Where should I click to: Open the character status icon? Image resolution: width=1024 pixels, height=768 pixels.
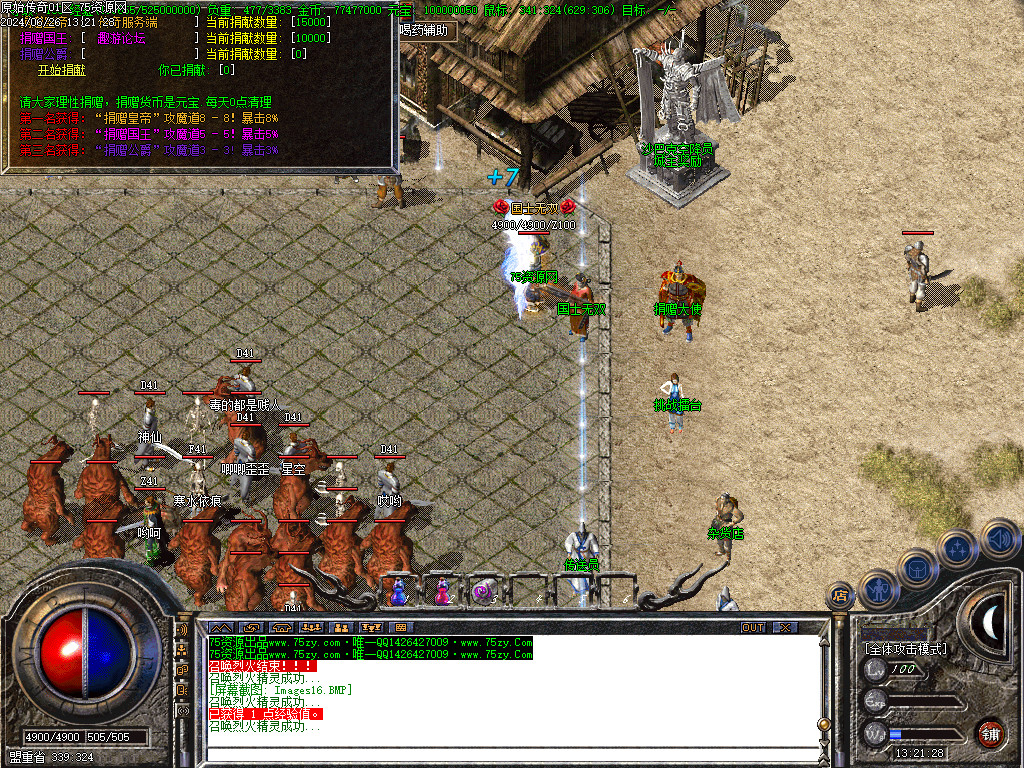(879, 589)
